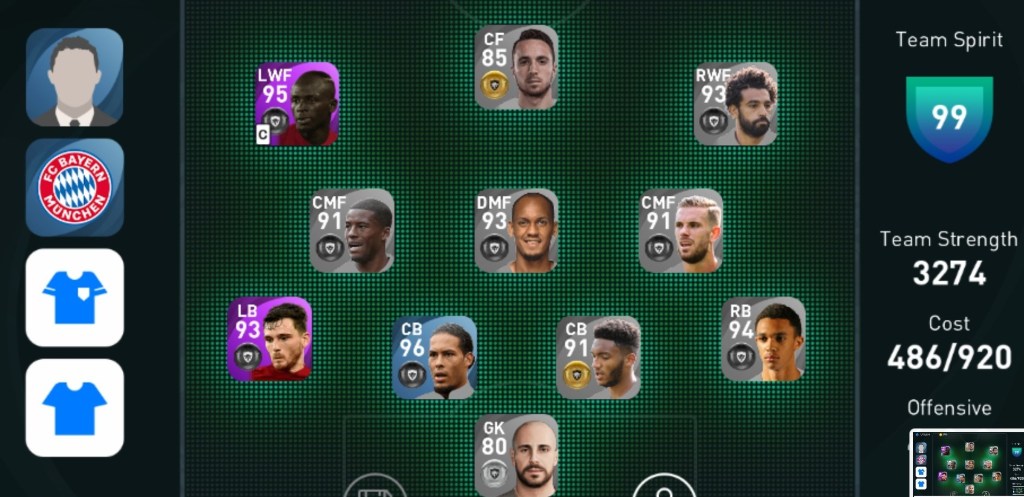The image size is (1024, 497).
Task: Choose the CF 85 player card
Action: tap(517, 67)
